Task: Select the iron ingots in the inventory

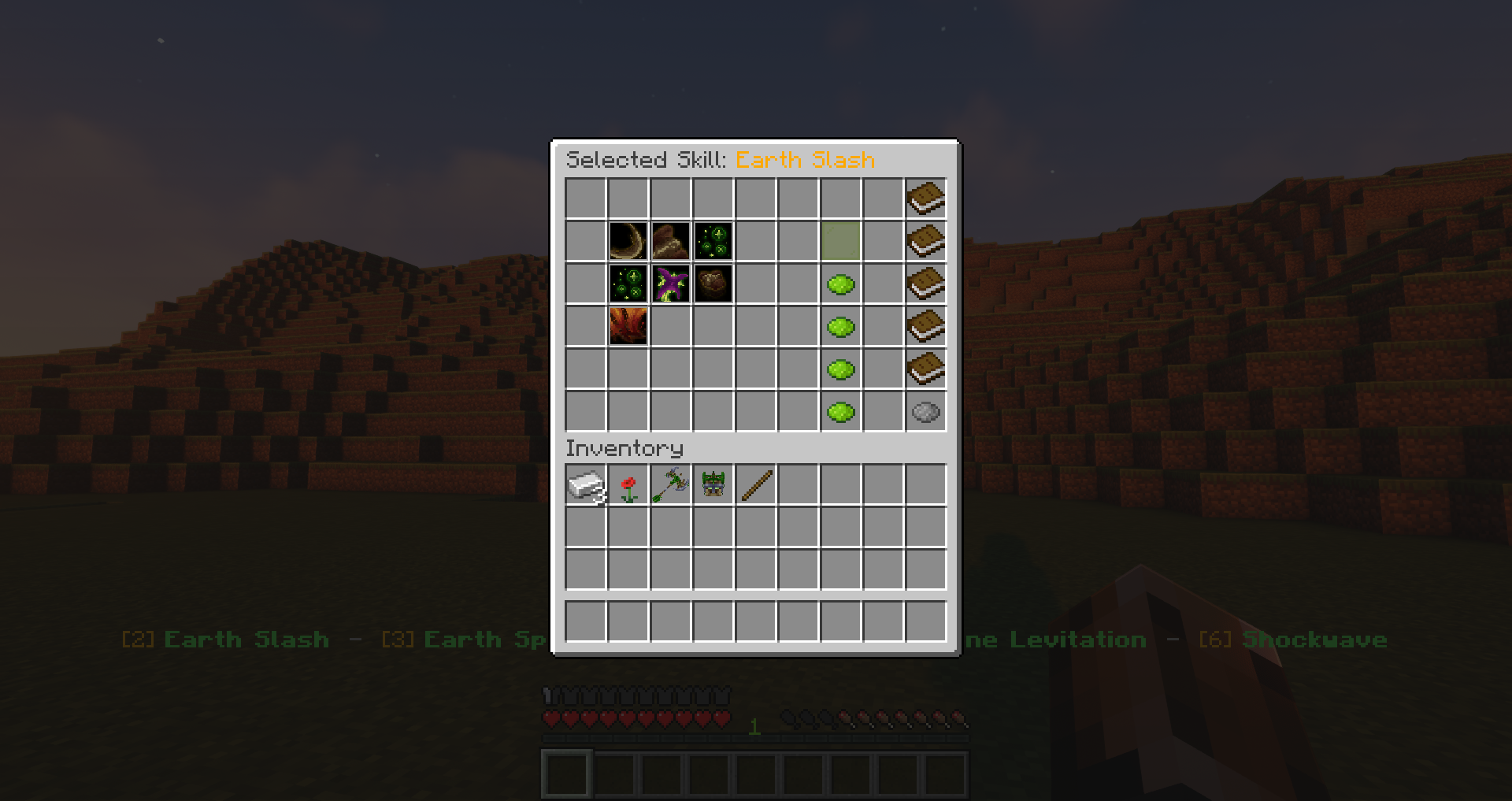Action: coord(585,484)
